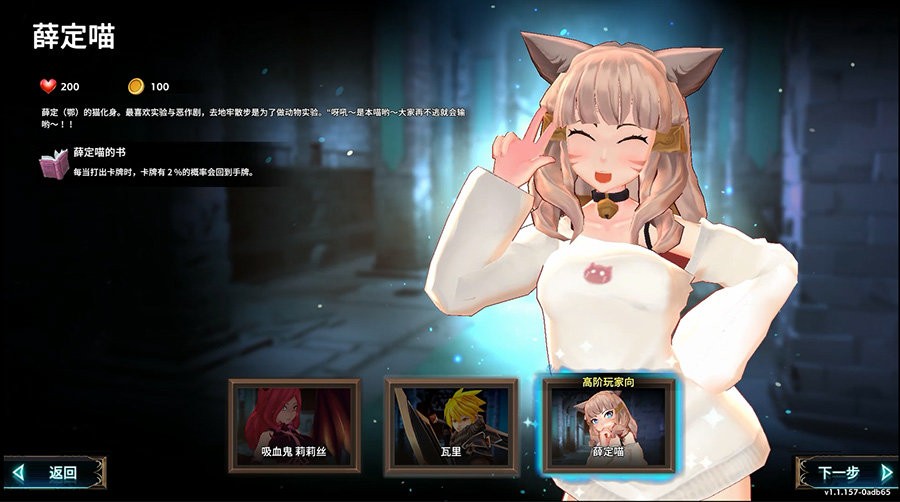Select the 吸血鬼 莉莉丝 character card

click(294, 425)
